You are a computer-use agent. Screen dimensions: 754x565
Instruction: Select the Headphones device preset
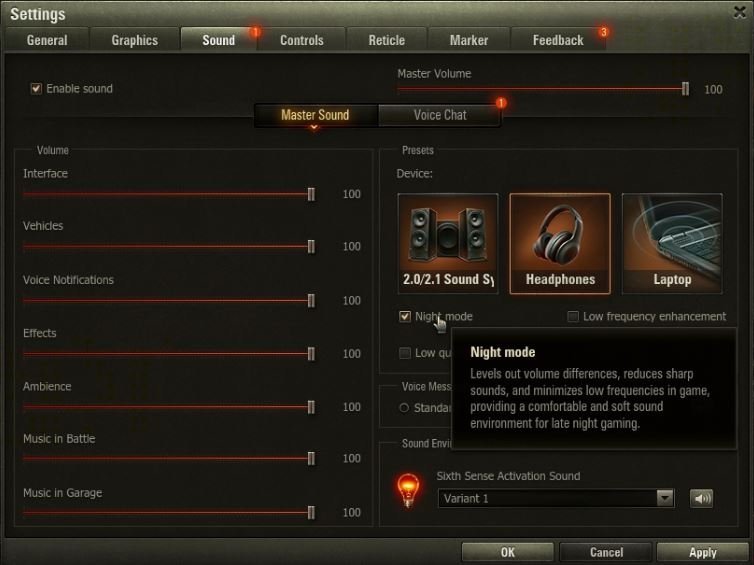click(560, 243)
